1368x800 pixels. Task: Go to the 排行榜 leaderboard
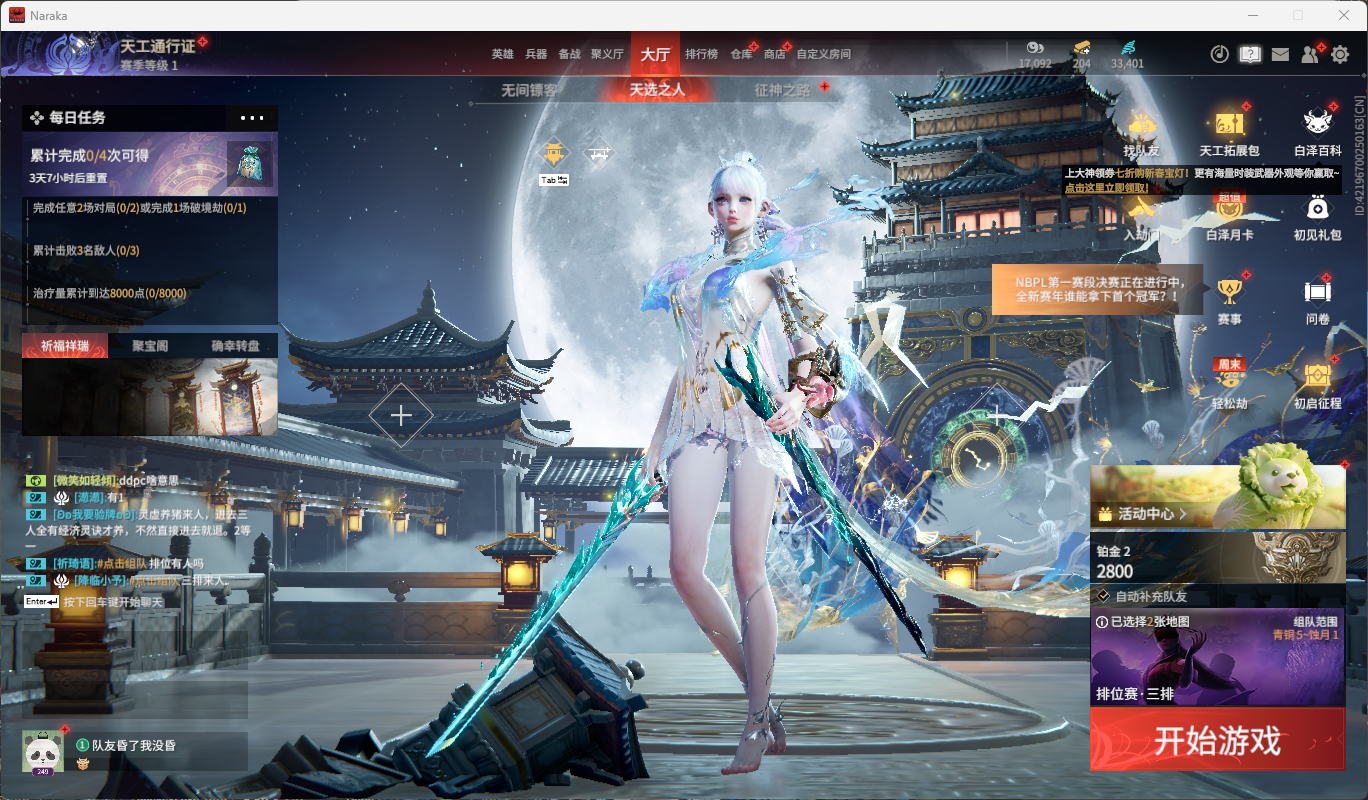[701, 54]
